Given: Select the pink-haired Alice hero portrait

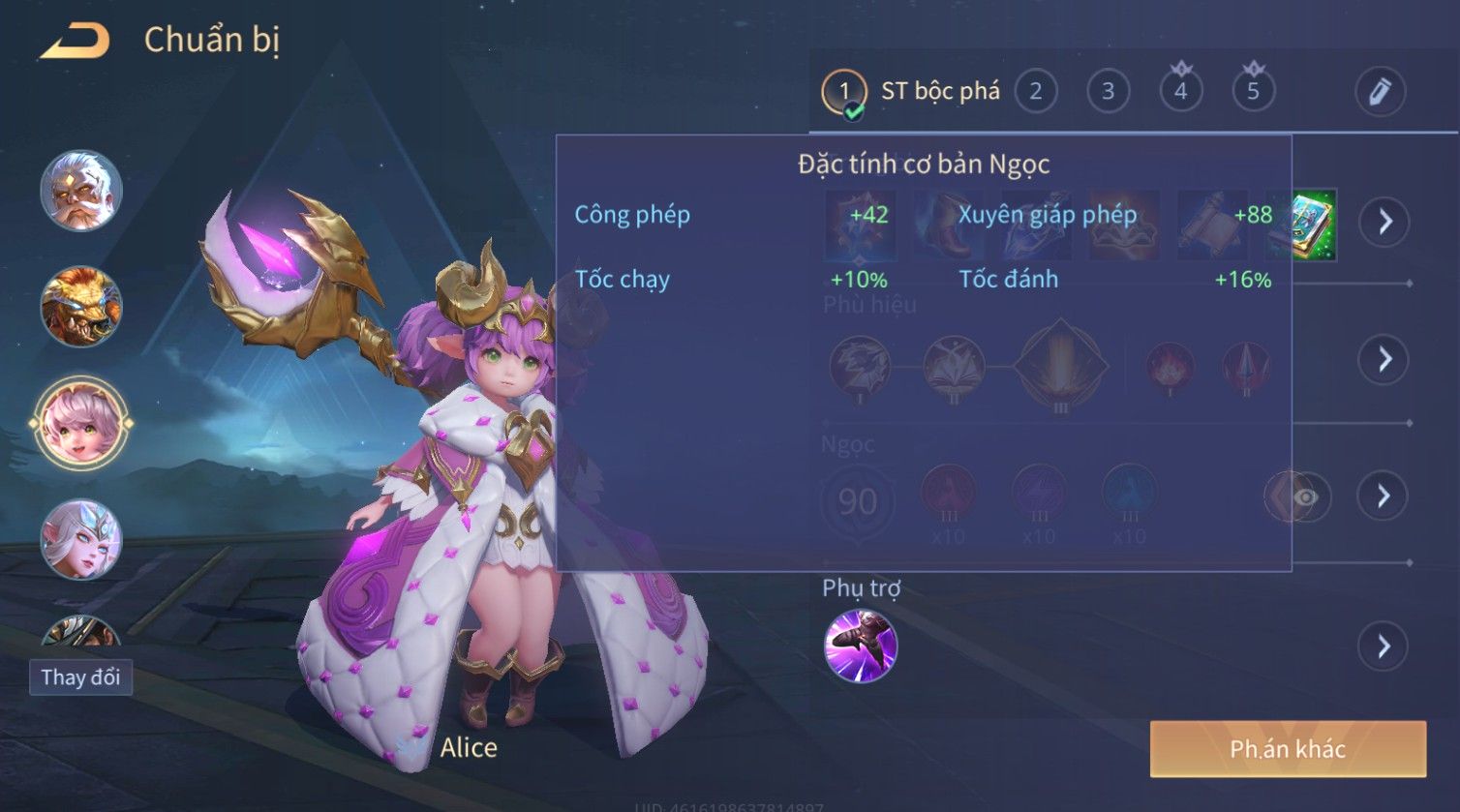Looking at the screenshot, I should click(81, 423).
